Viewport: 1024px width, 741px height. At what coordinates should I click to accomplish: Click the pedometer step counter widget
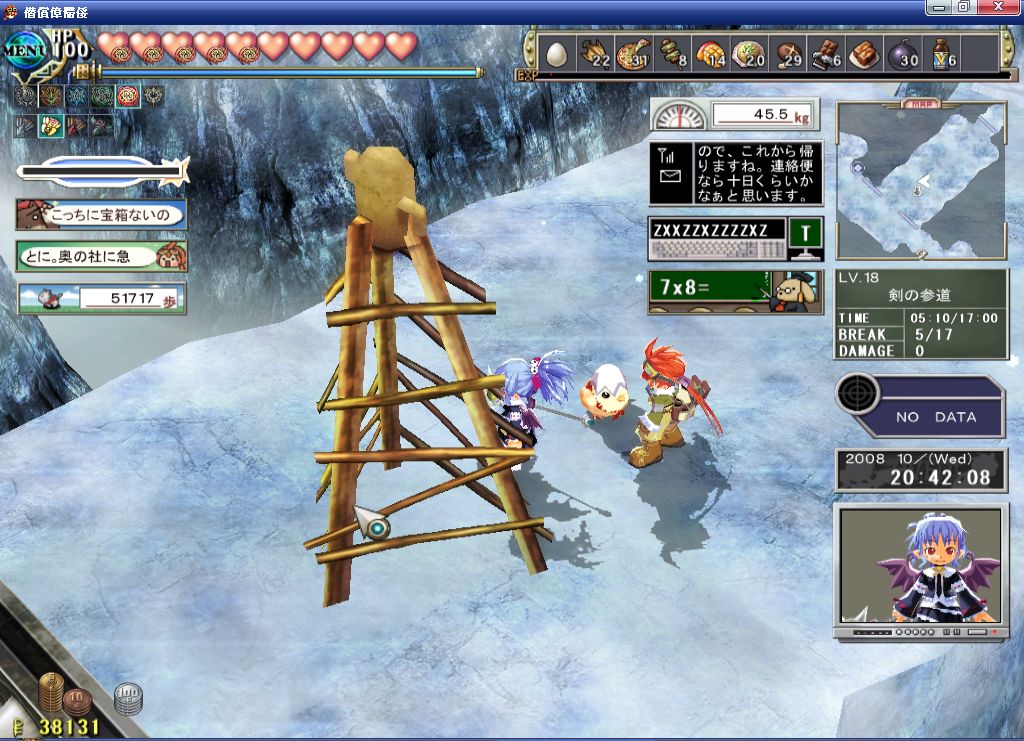click(x=101, y=298)
